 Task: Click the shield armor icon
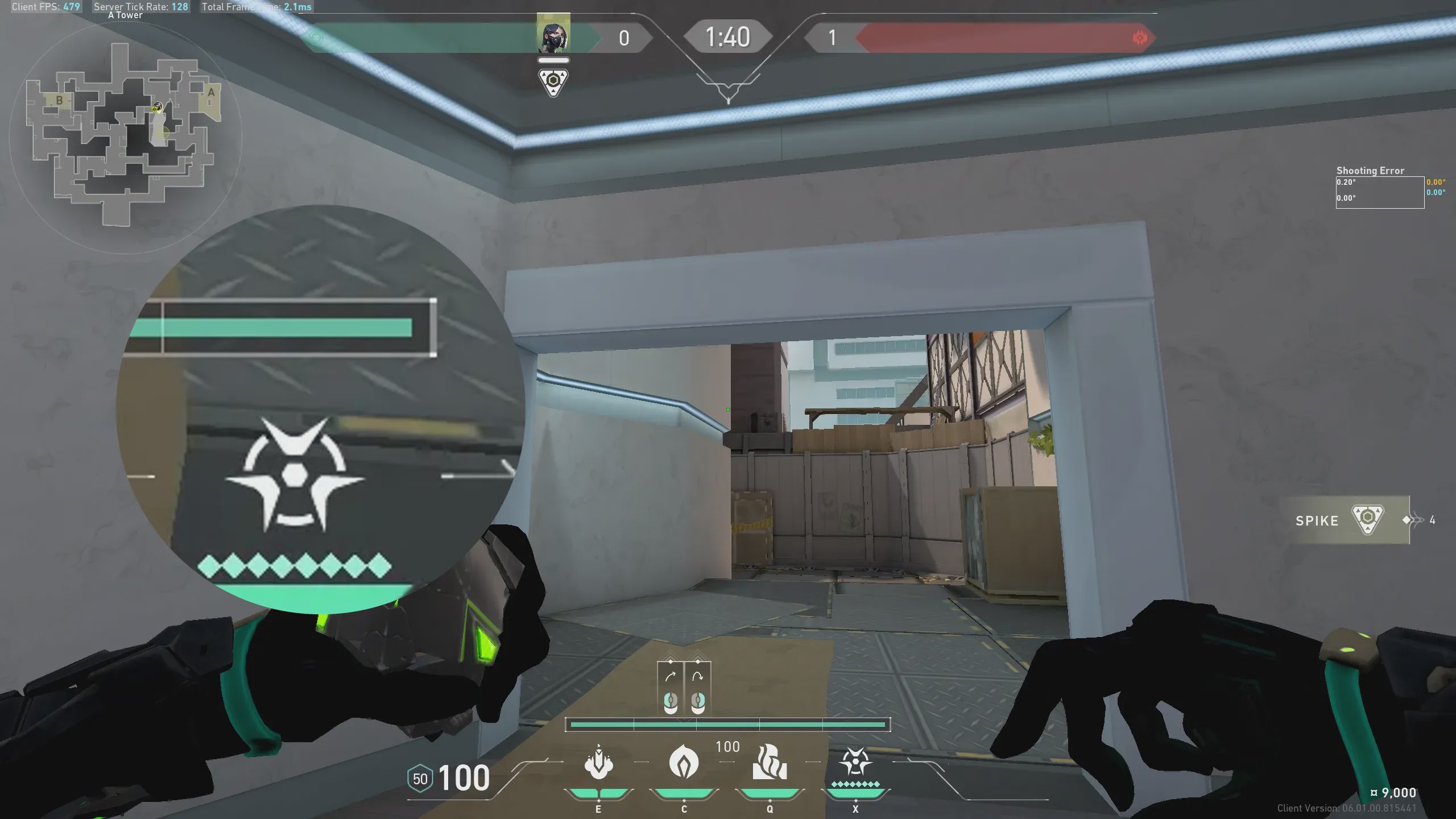(x=420, y=779)
